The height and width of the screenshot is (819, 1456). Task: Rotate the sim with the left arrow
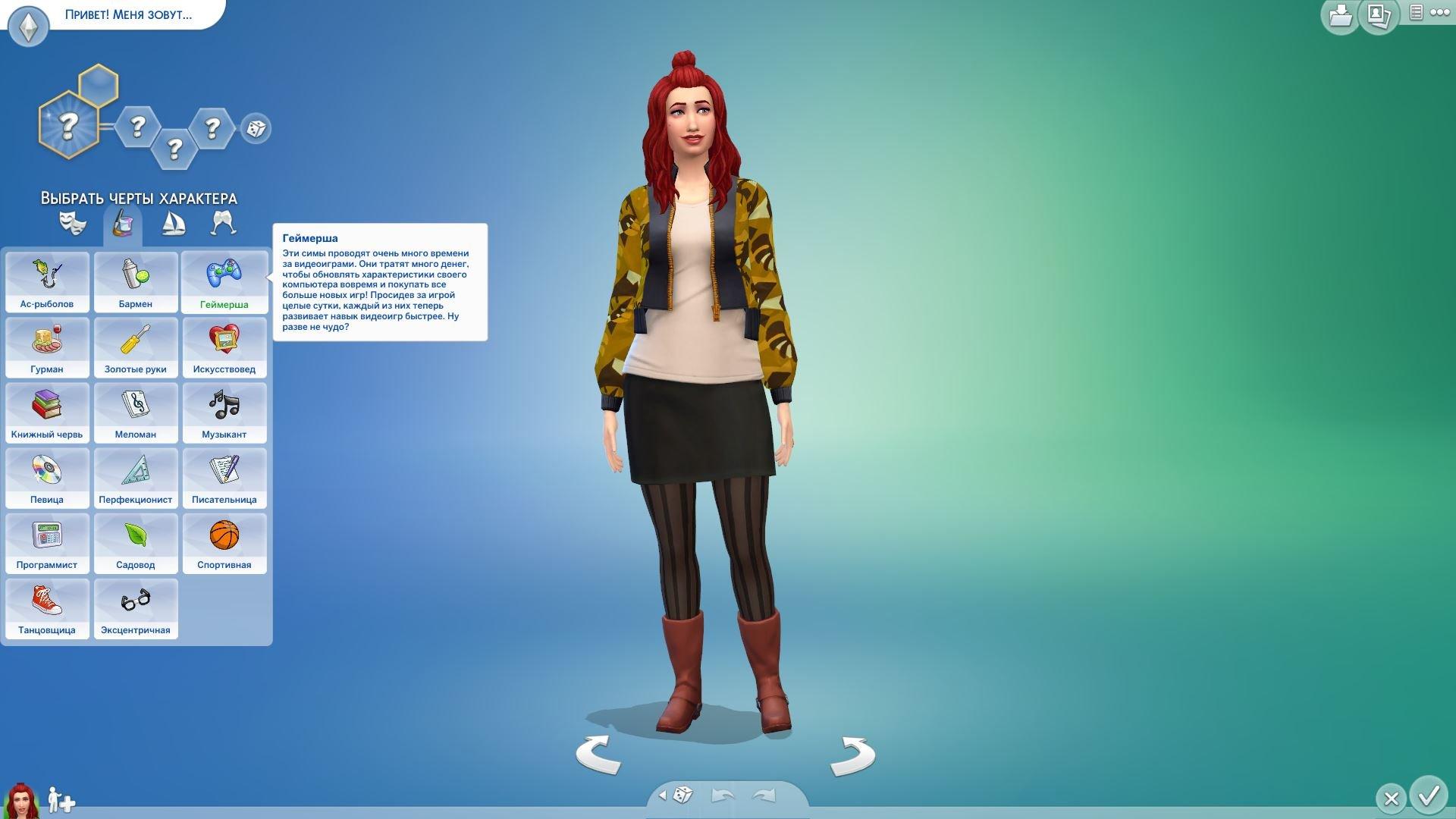598,755
